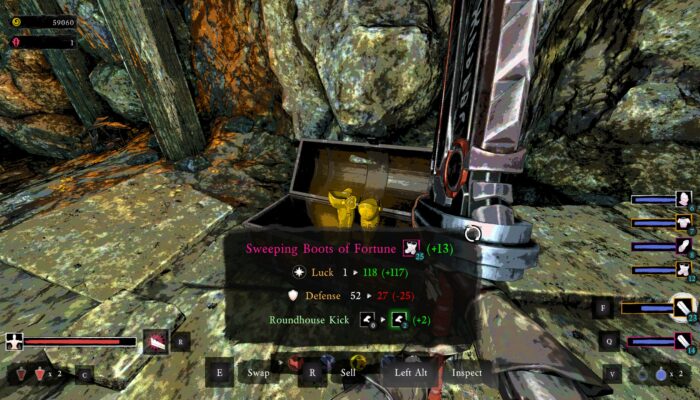This screenshot has width=700, height=400.
Task: Click the Defense stat shield icon
Action: [293, 296]
